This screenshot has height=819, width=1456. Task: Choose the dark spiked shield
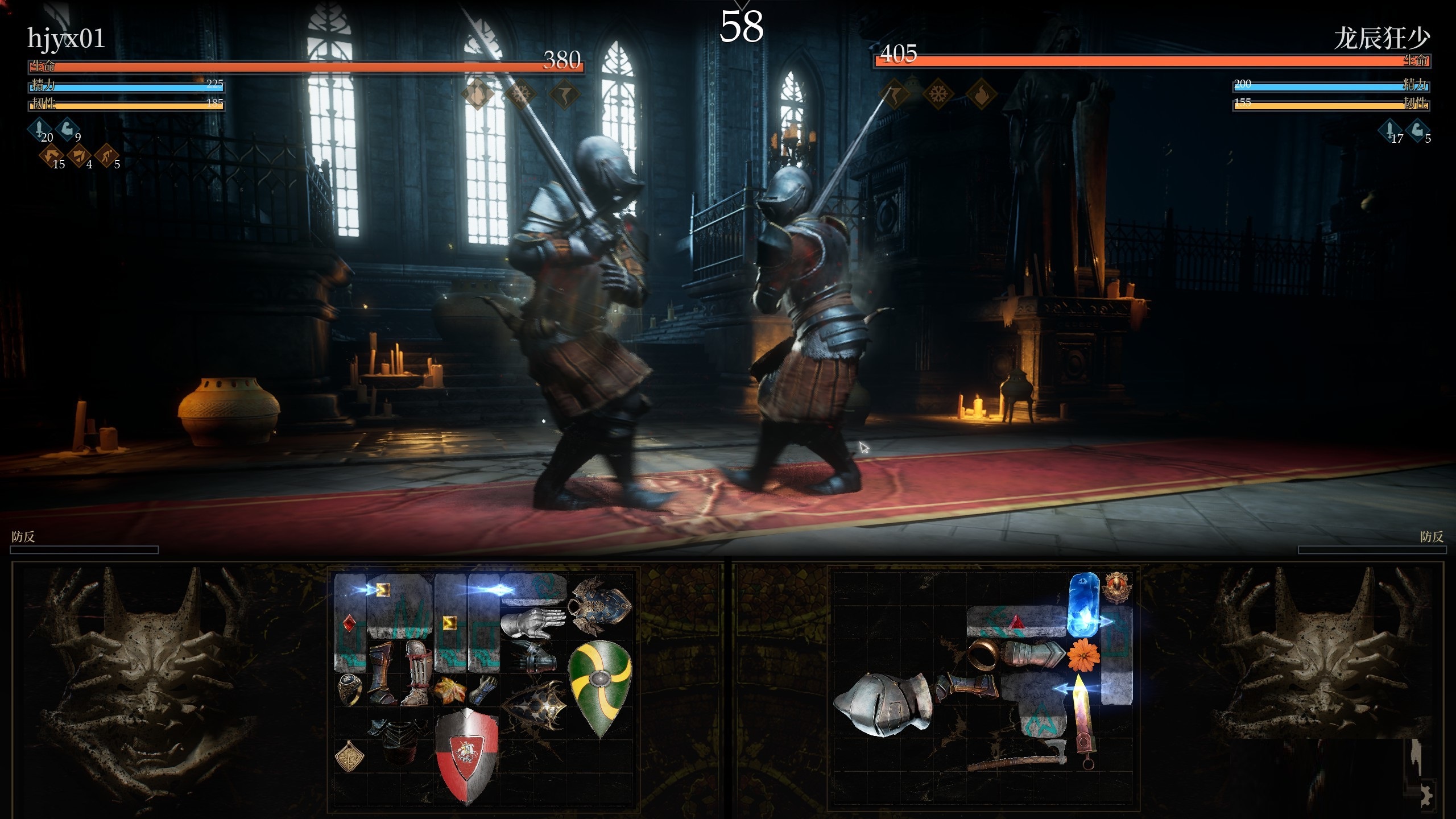tap(533, 706)
